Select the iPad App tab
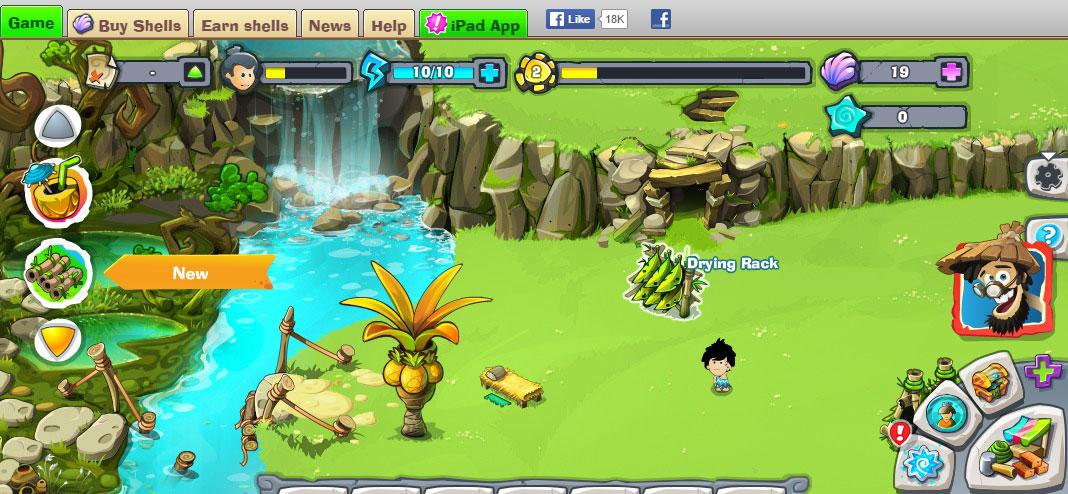The image size is (1068, 494). [x=474, y=25]
